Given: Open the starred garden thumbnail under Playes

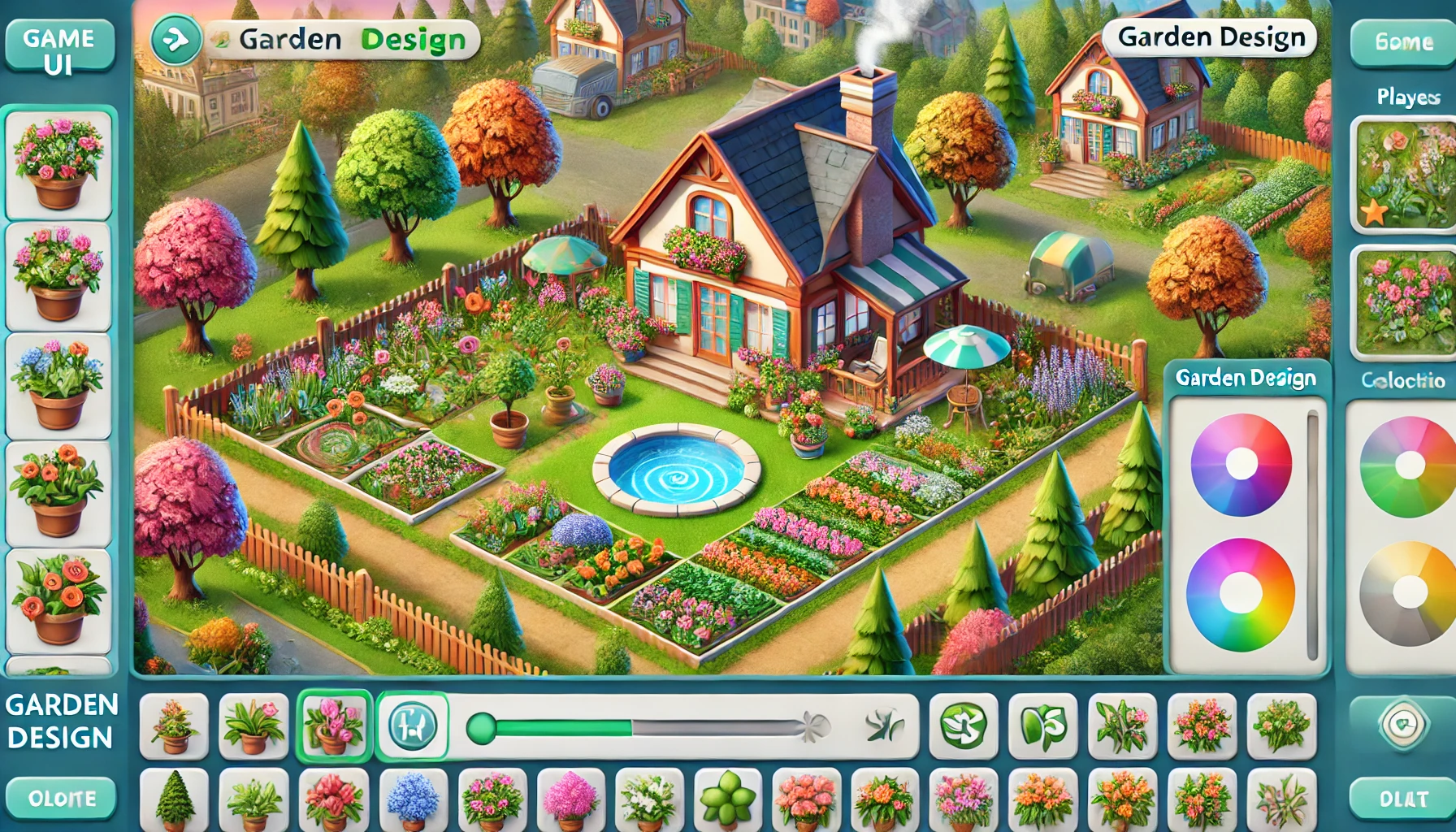Looking at the screenshot, I should 1404,175.
